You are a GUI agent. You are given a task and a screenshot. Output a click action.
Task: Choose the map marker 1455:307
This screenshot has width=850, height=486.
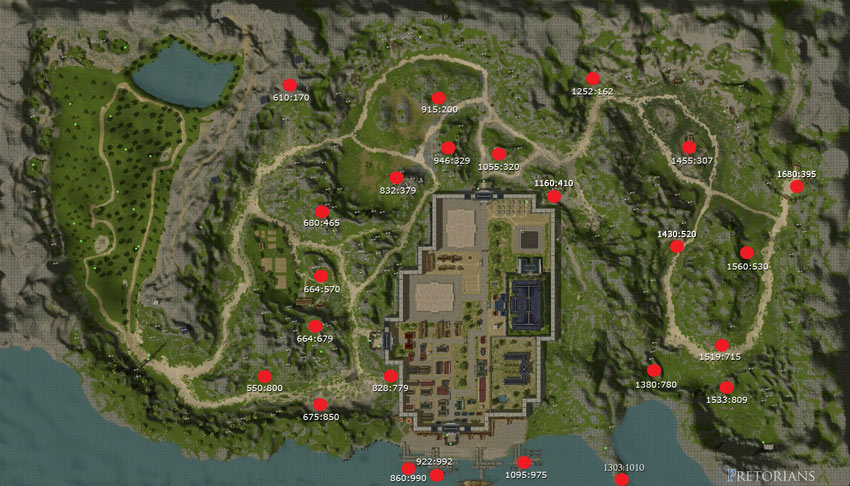[689, 148]
